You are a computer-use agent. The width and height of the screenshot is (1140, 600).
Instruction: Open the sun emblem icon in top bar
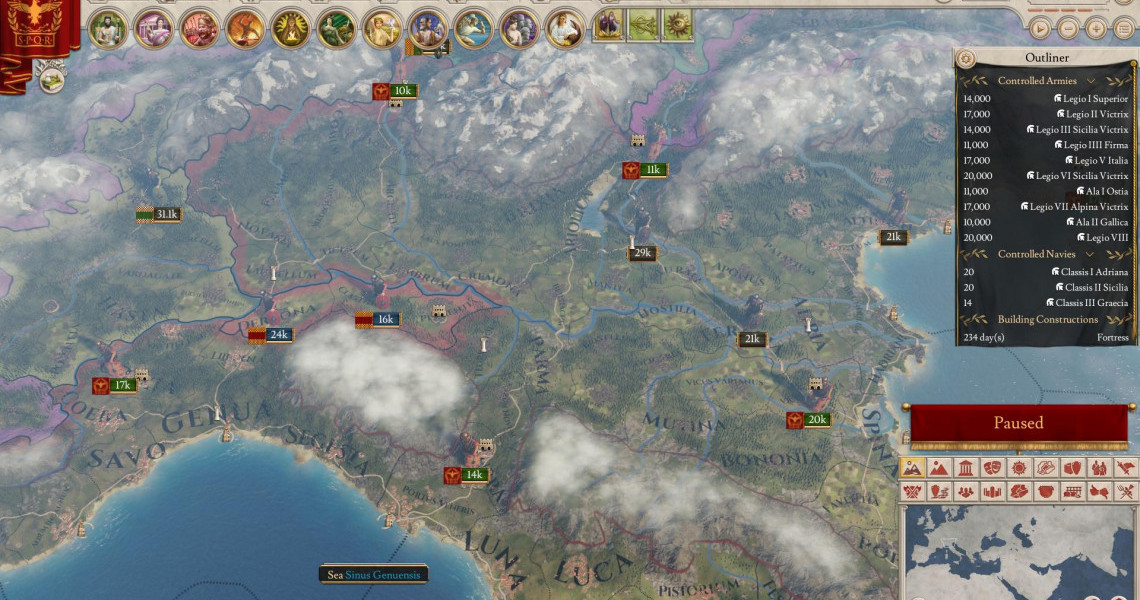click(x=677, y=25)
